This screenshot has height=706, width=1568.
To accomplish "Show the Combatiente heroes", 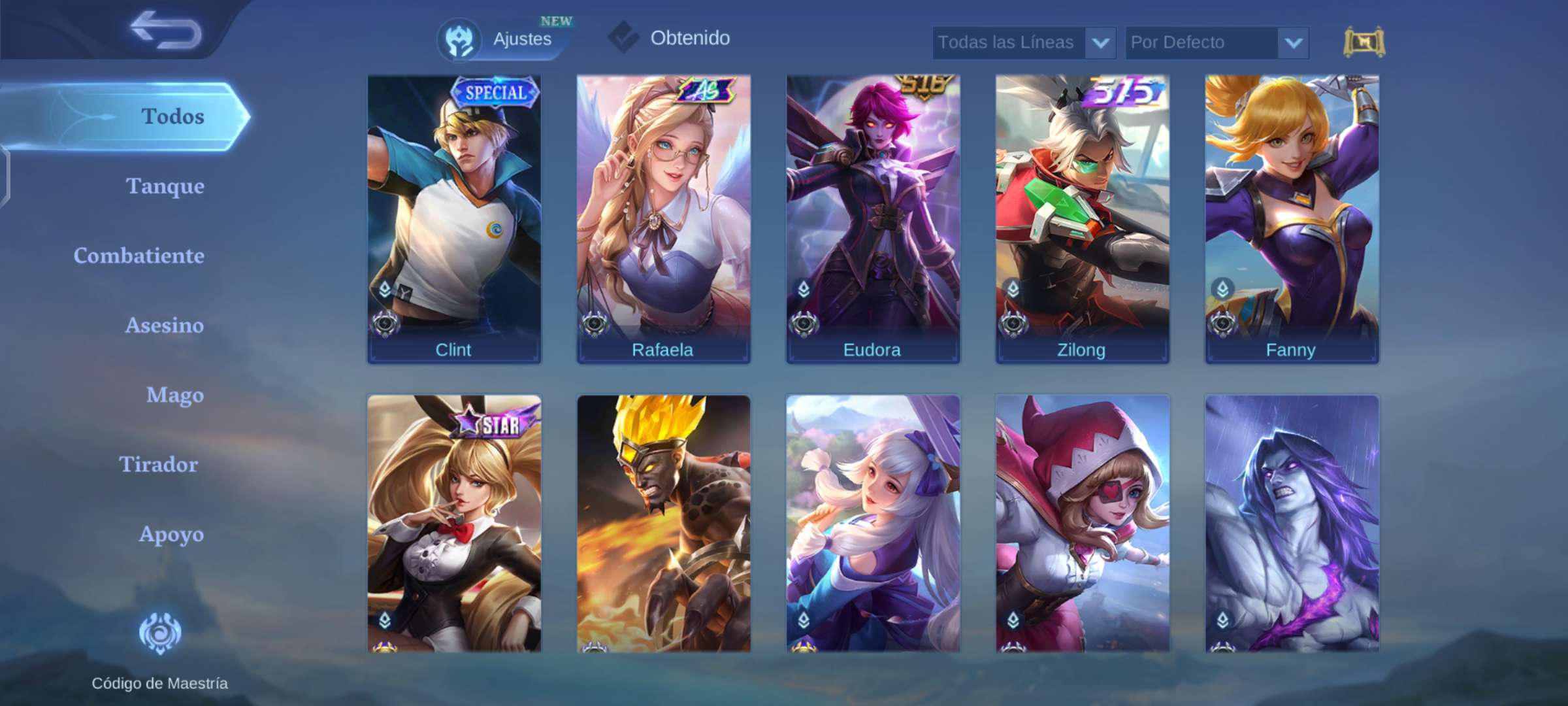I will [139, 256].
